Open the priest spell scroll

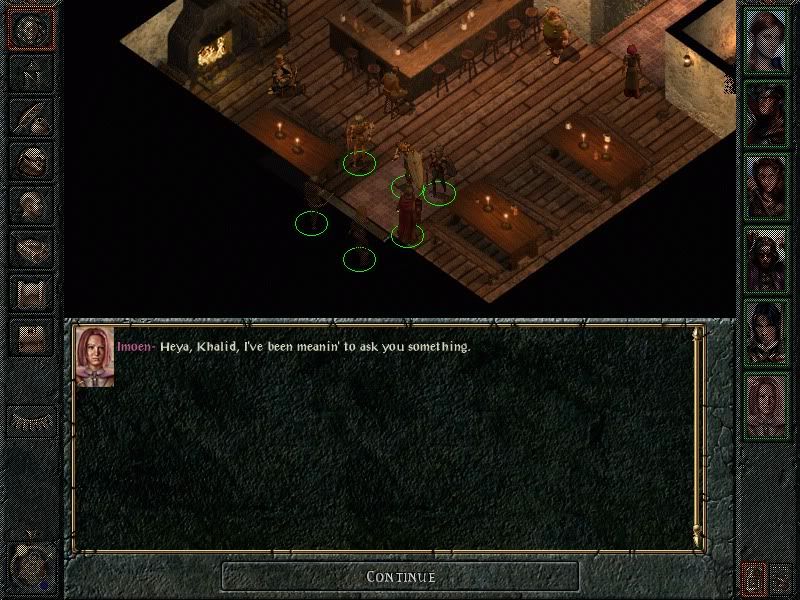pyautogui.click(x=30, y=291)
